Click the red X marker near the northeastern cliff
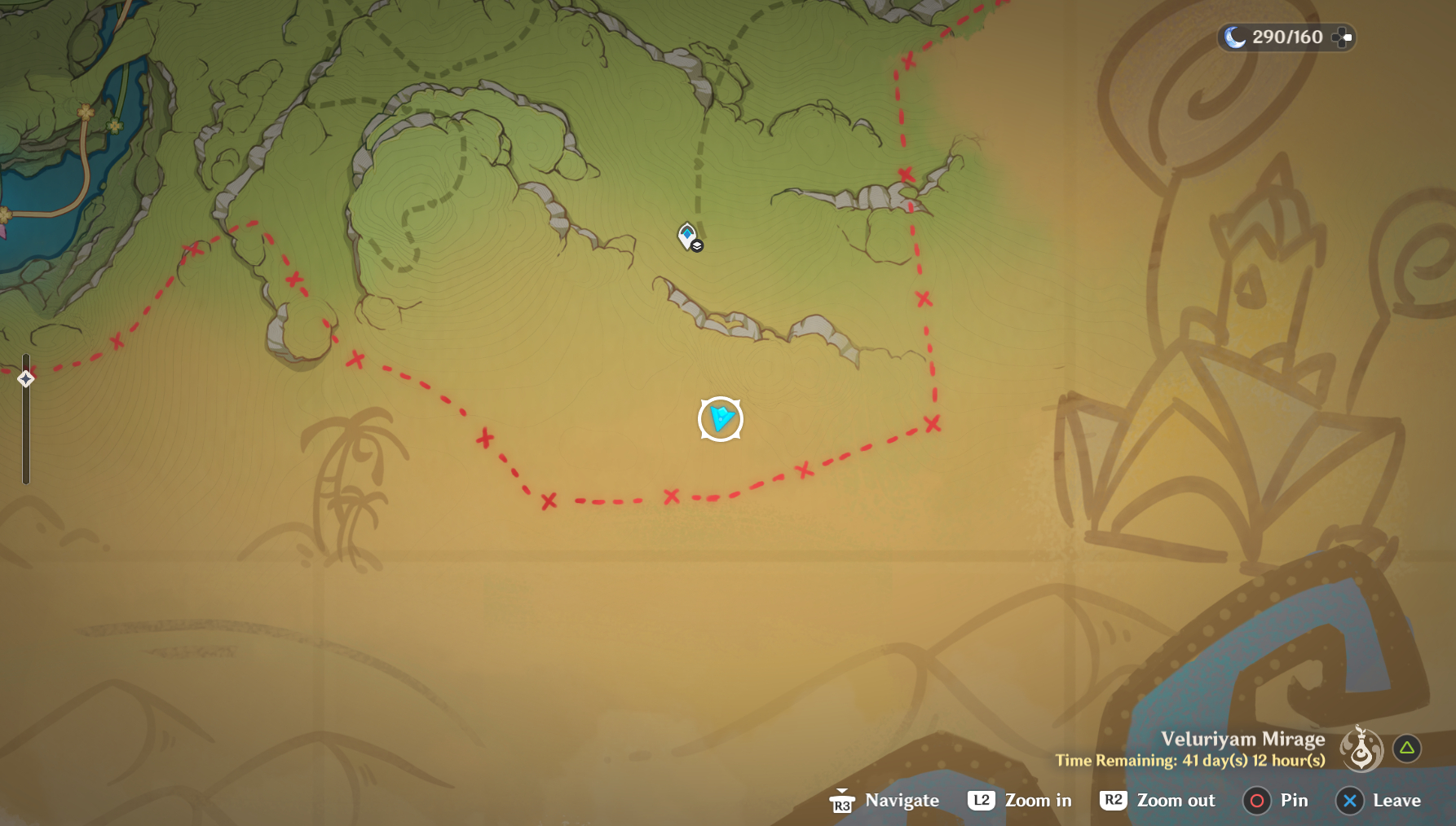 906,174
